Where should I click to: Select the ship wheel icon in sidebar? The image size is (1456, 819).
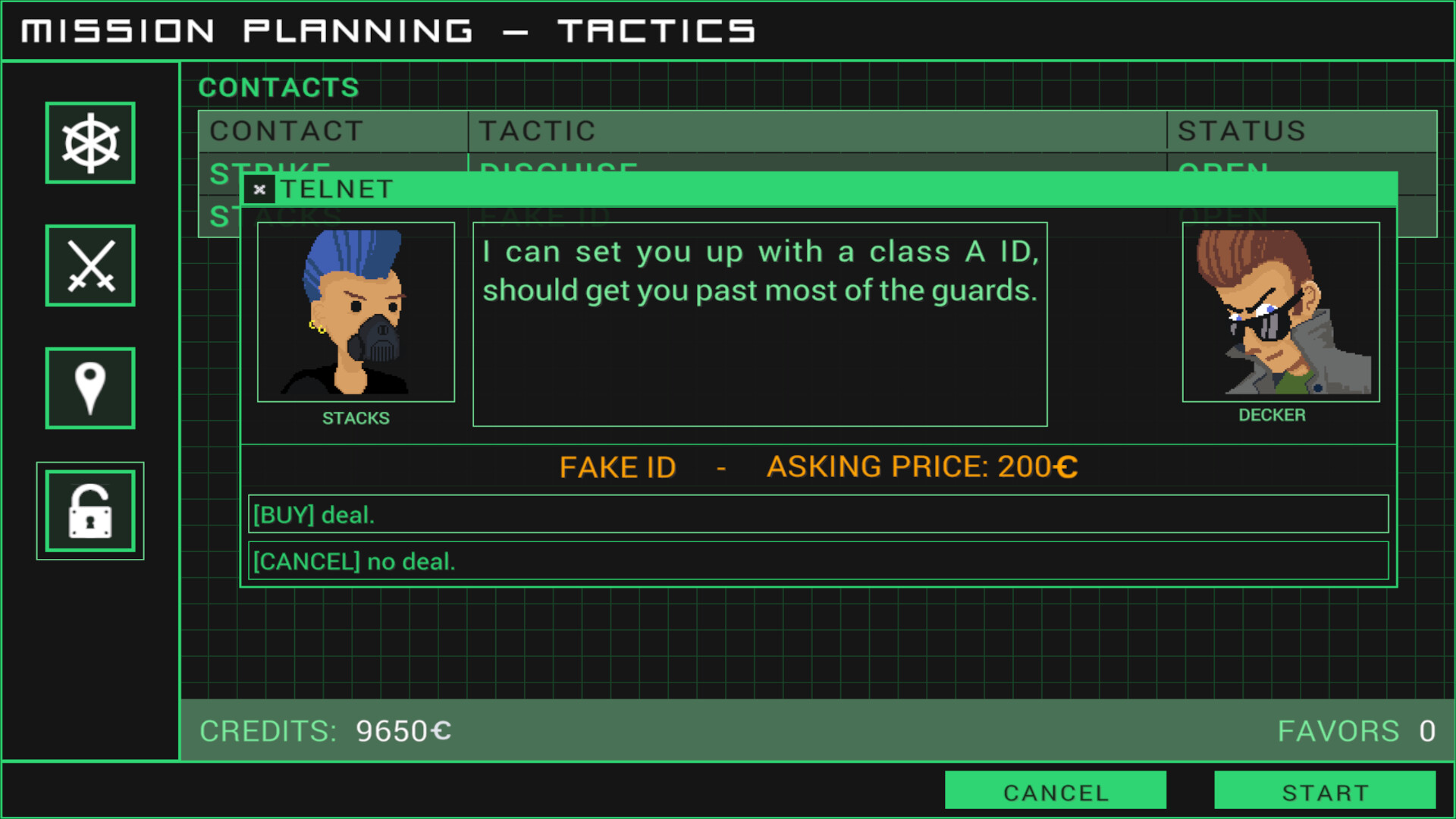89,143
